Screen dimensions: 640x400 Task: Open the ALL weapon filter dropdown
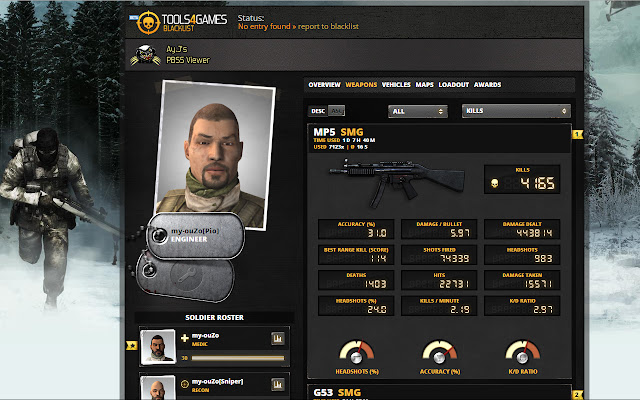coord(417,111)
